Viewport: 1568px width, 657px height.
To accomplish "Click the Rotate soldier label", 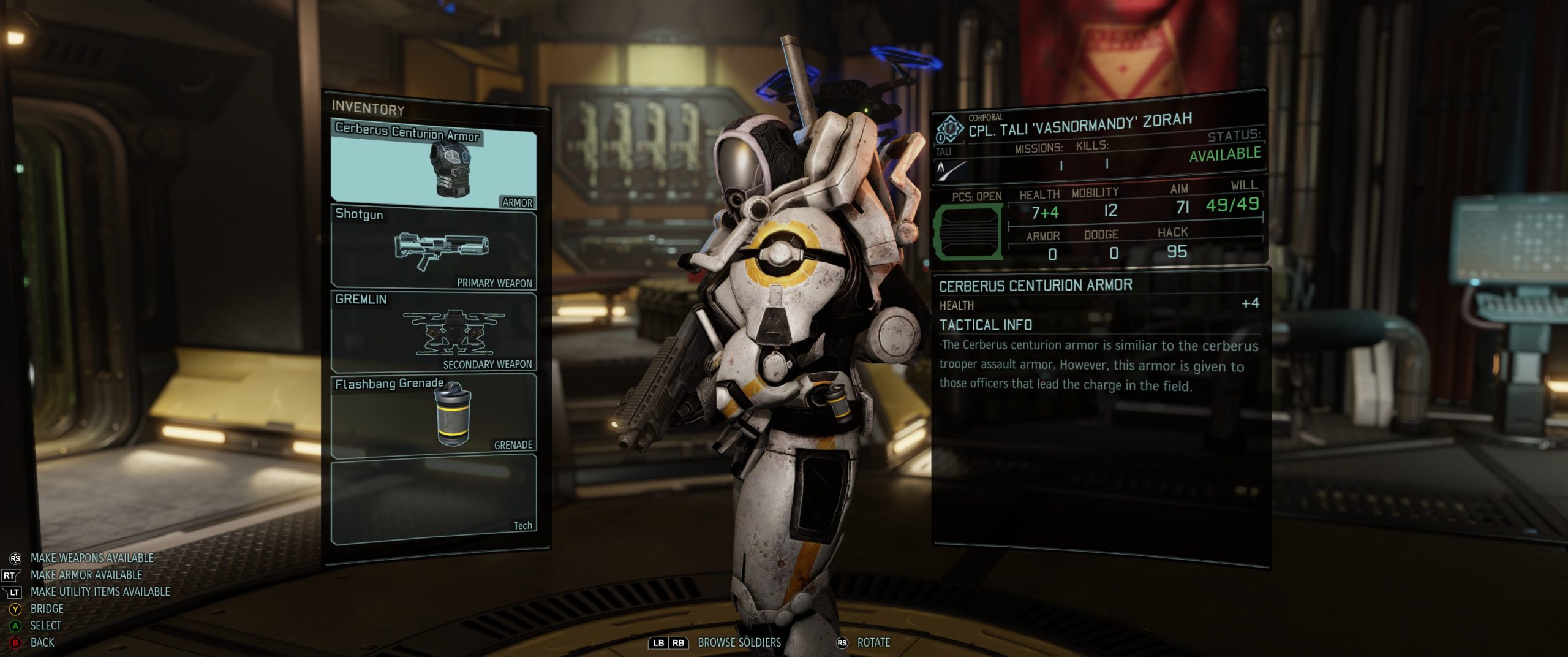I will [x=873, y=642].
